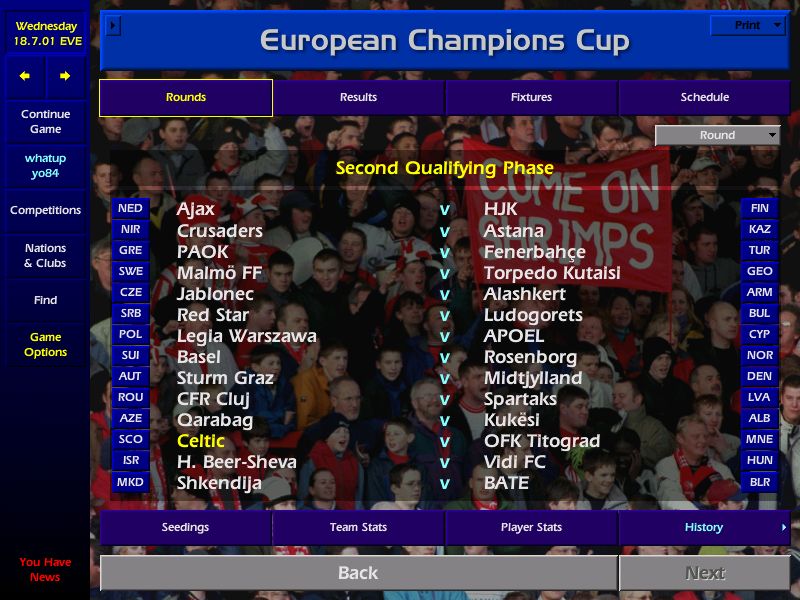Read the You Have News alert
This screenshot has width=800, height=600.
point(45,569)
